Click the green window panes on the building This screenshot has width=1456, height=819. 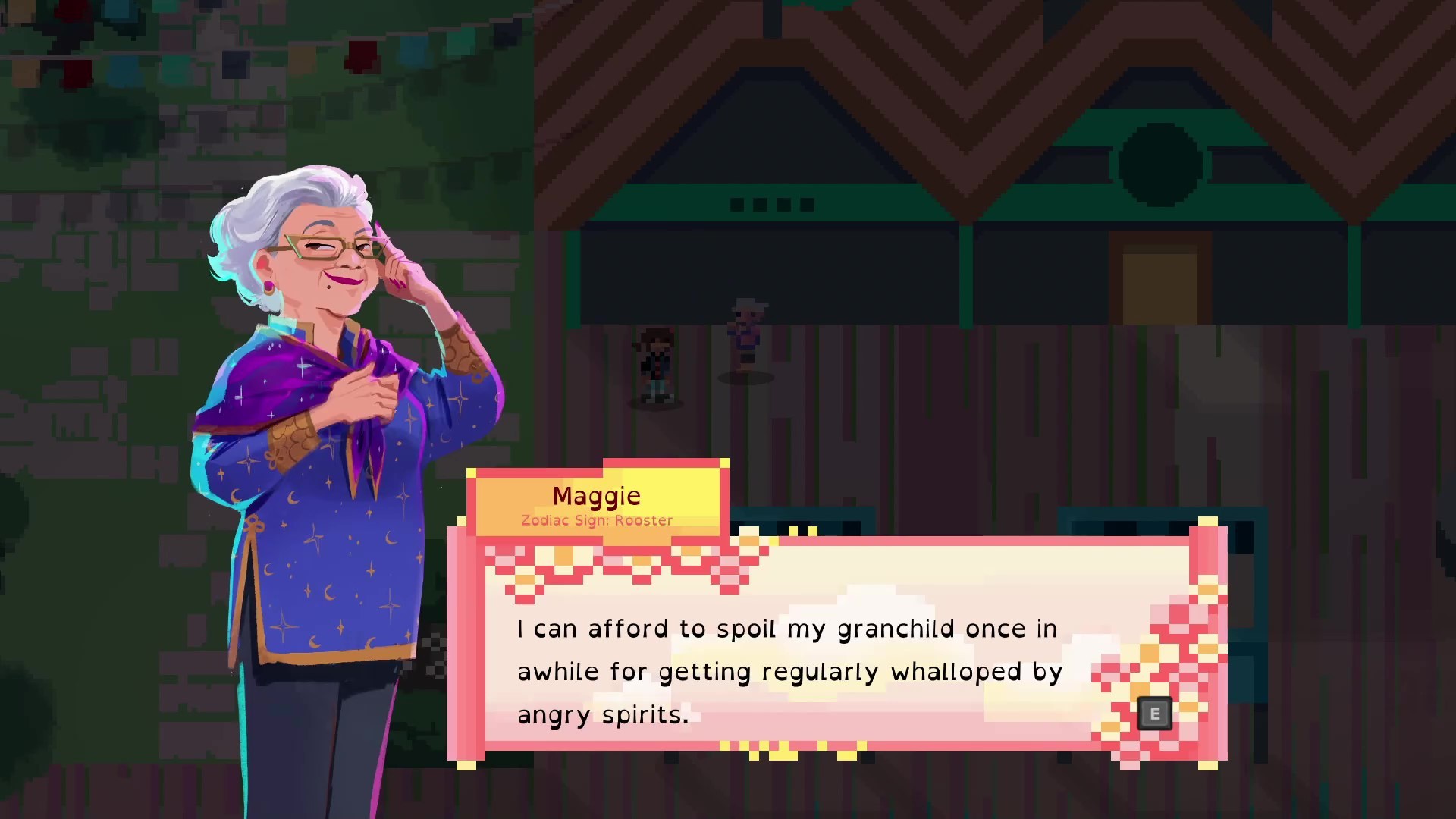[771, 203]
